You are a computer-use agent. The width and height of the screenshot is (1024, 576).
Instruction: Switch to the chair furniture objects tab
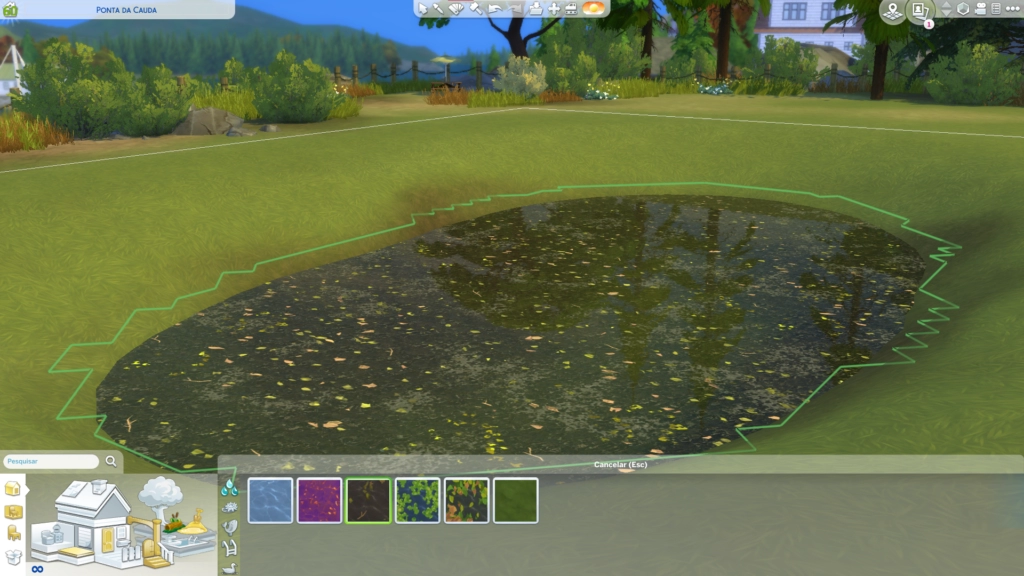point(13,532)
